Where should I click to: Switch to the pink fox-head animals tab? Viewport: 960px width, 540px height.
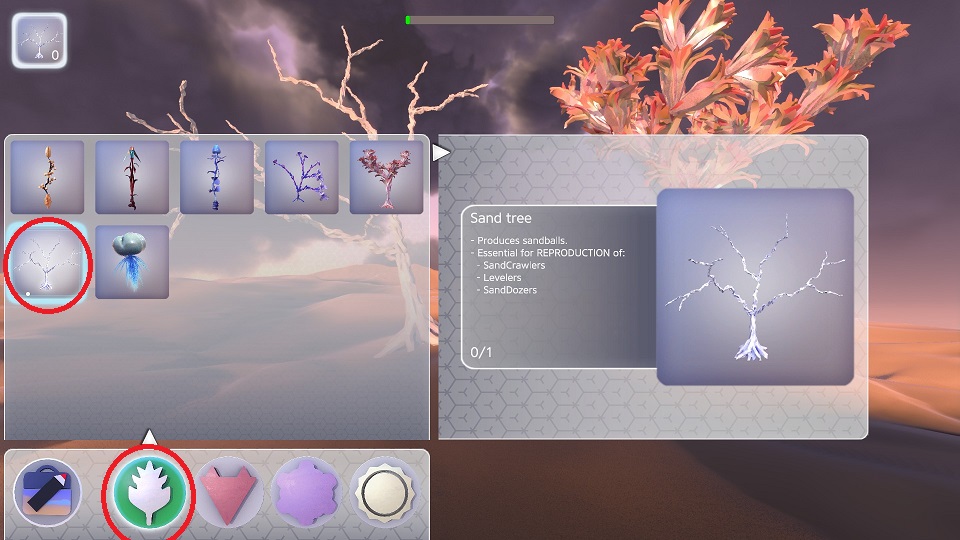point(229,492)
